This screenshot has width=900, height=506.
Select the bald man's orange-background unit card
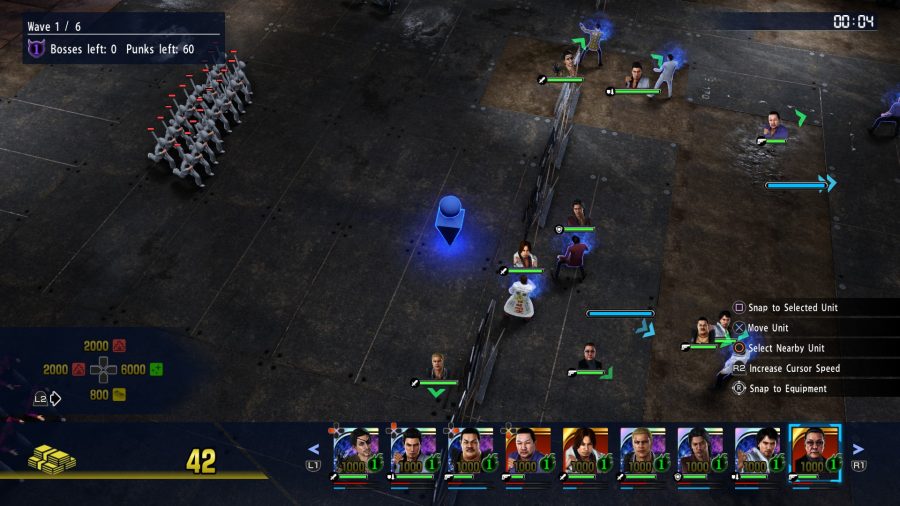[x=528, y=450]
